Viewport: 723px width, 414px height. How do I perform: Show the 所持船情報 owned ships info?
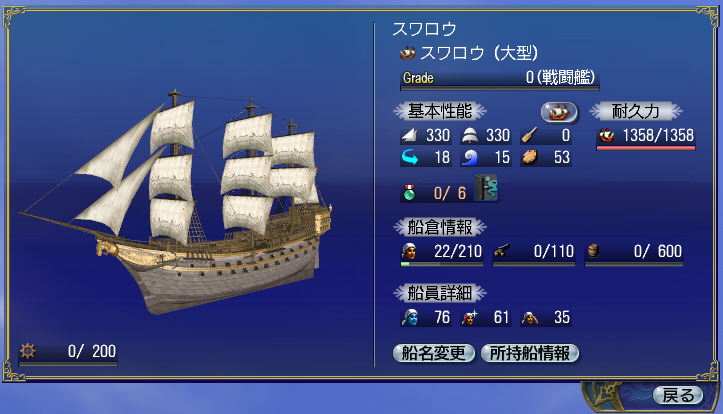[x=529, y=353]
